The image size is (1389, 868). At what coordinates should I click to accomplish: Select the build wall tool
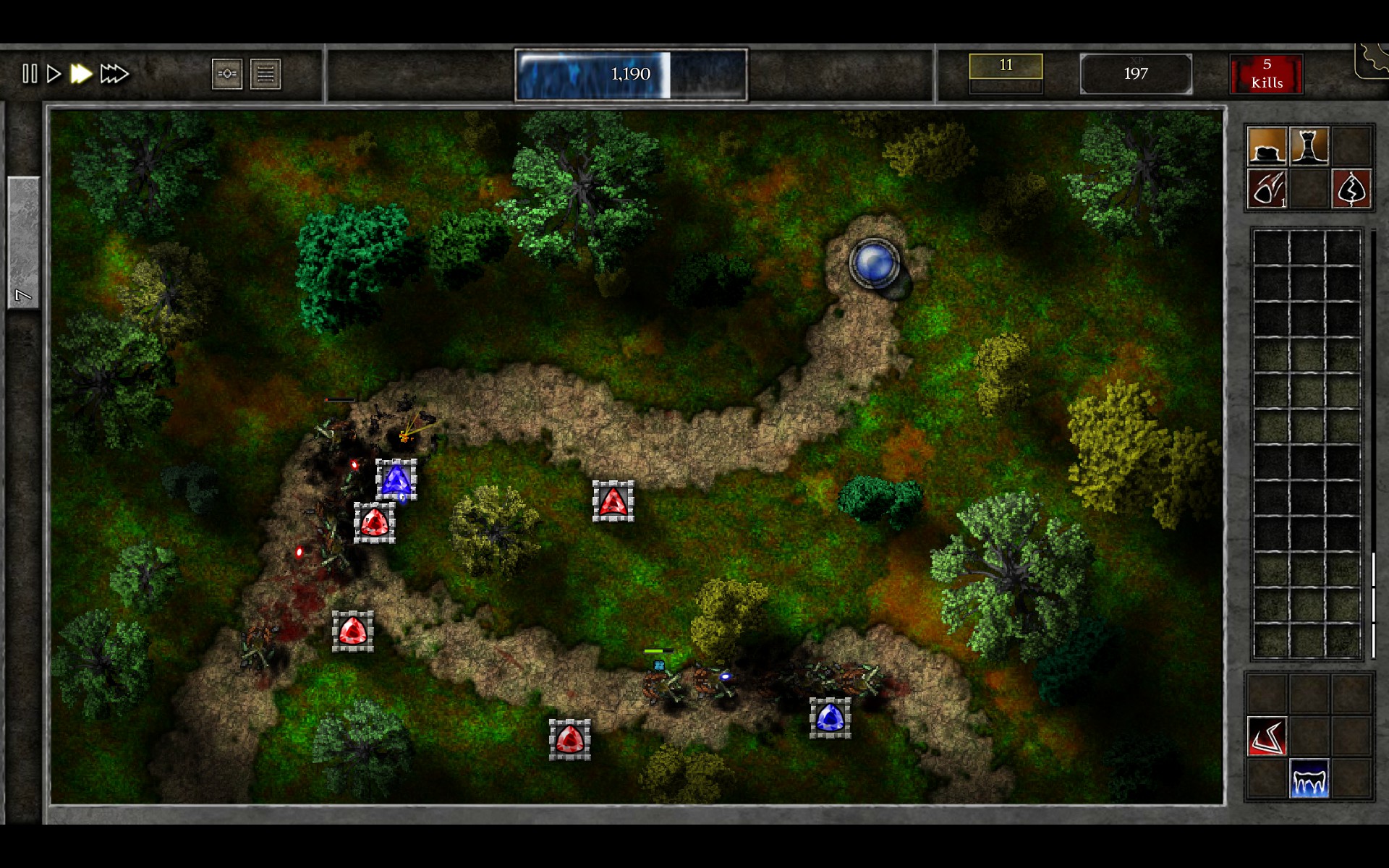[x=1265, y=146]
